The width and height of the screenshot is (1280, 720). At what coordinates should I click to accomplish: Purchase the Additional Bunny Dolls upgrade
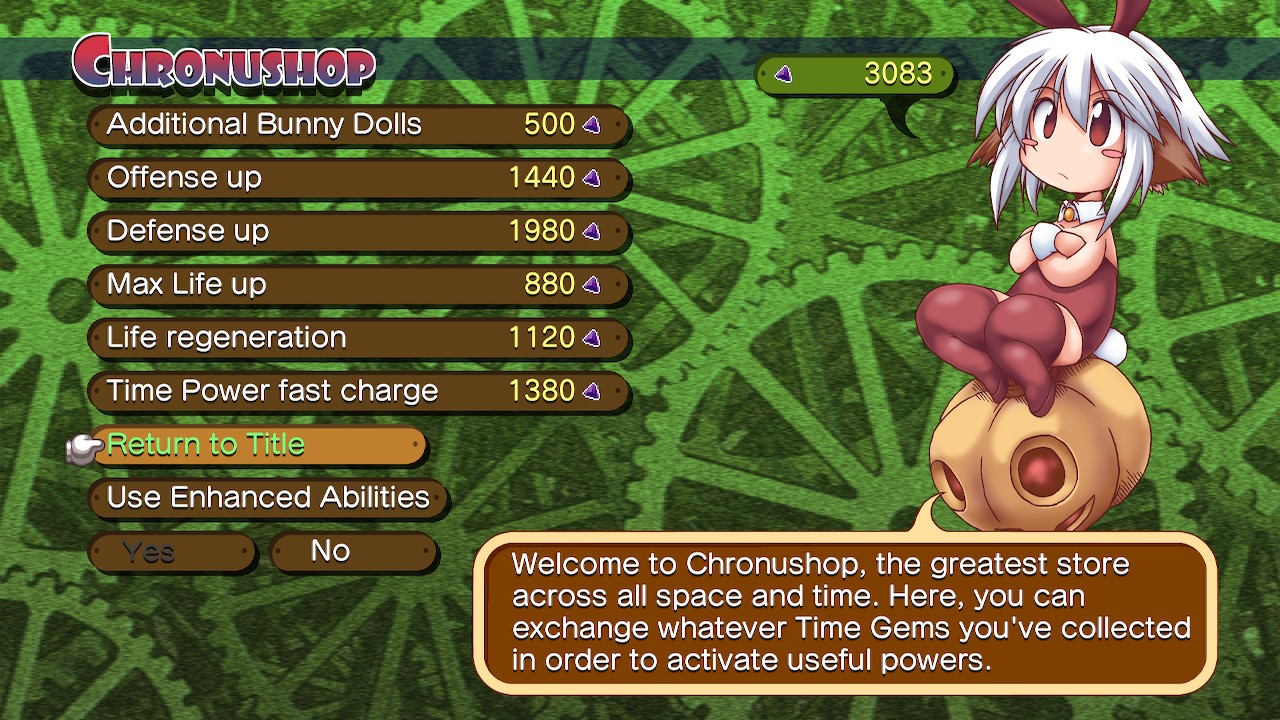[x=300, y=124]
